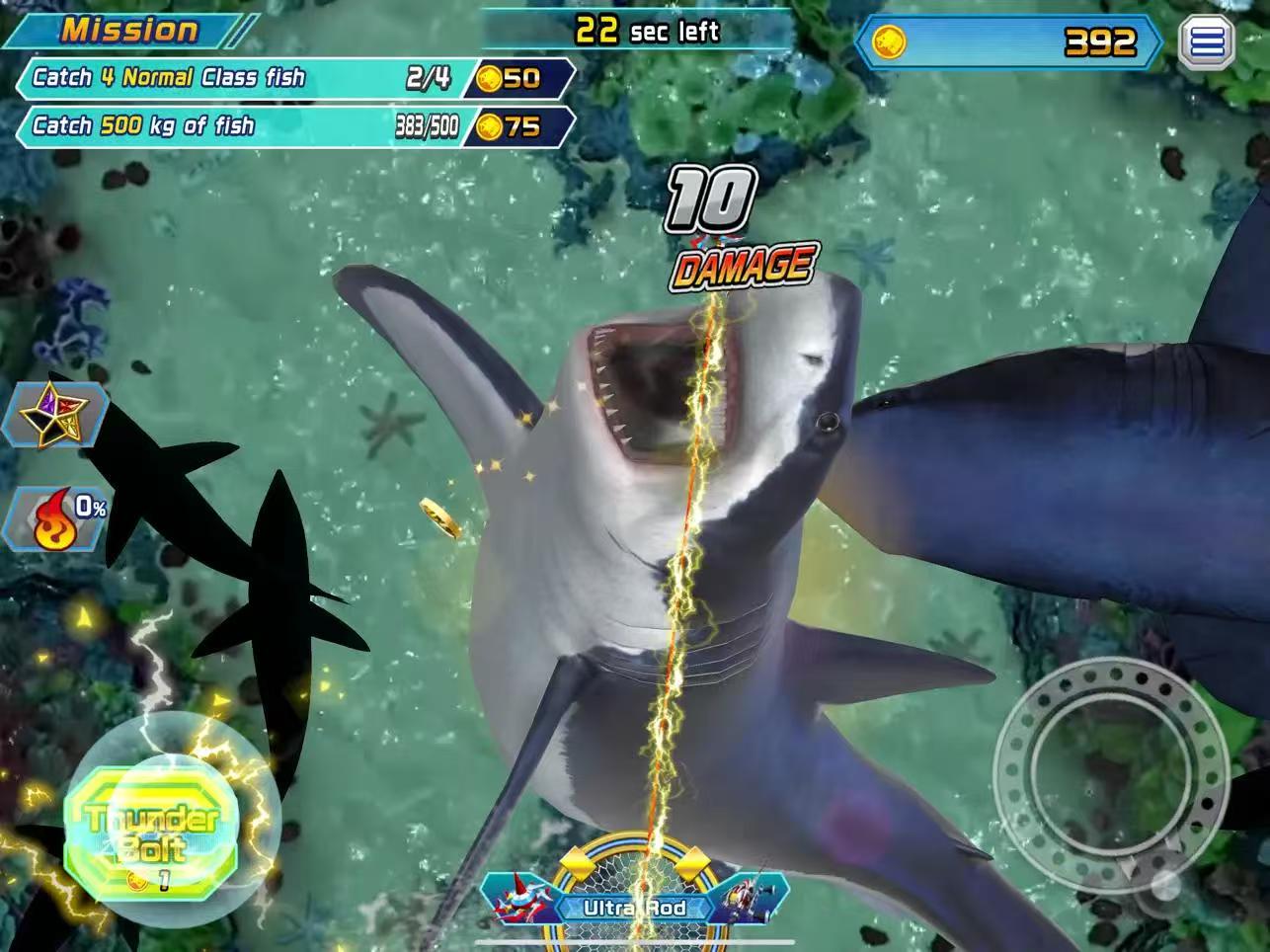View the Catch 4 Normal Class fish mission

[247, 78]
